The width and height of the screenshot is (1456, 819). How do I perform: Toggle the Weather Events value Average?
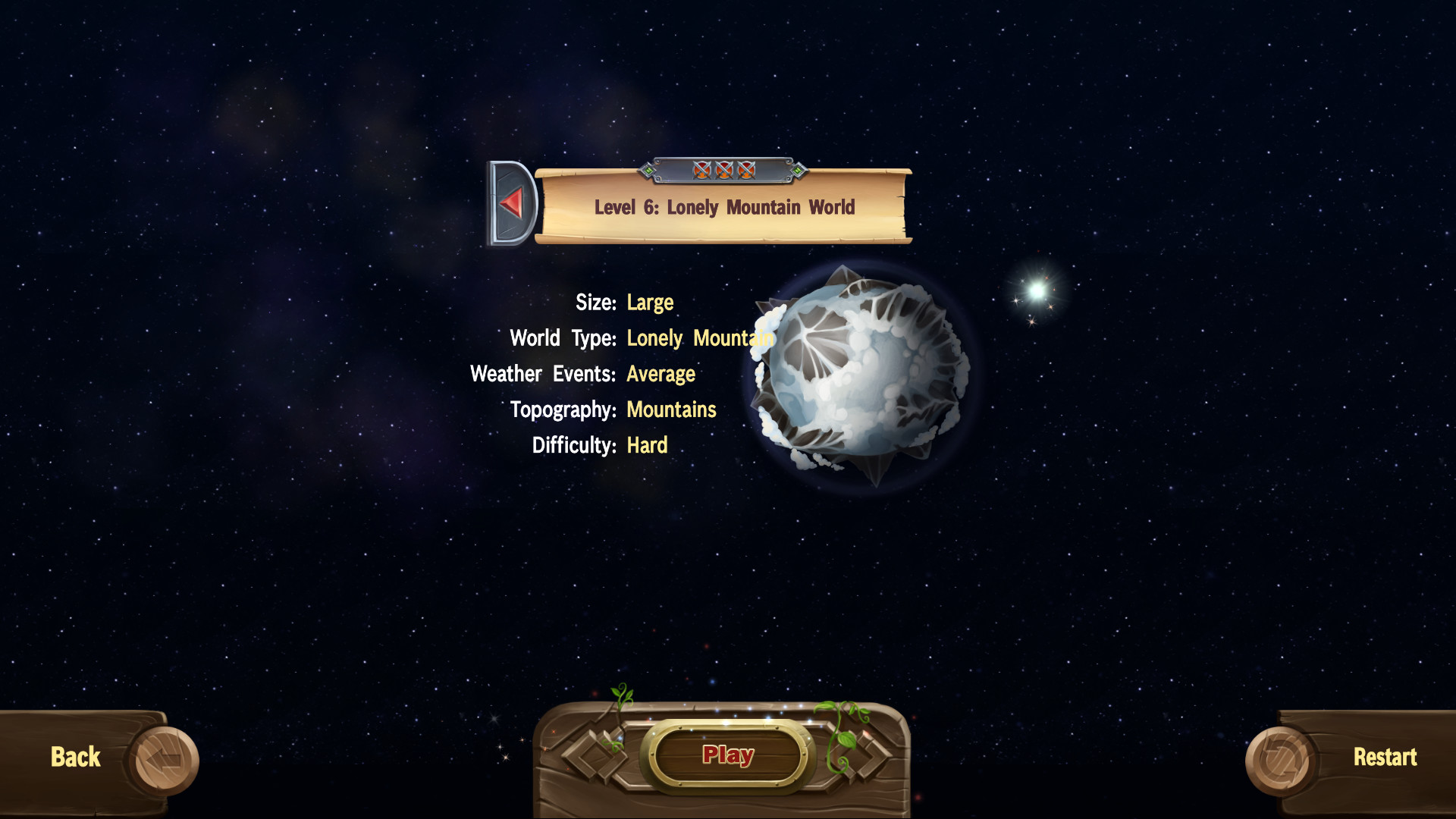[661, 374]
